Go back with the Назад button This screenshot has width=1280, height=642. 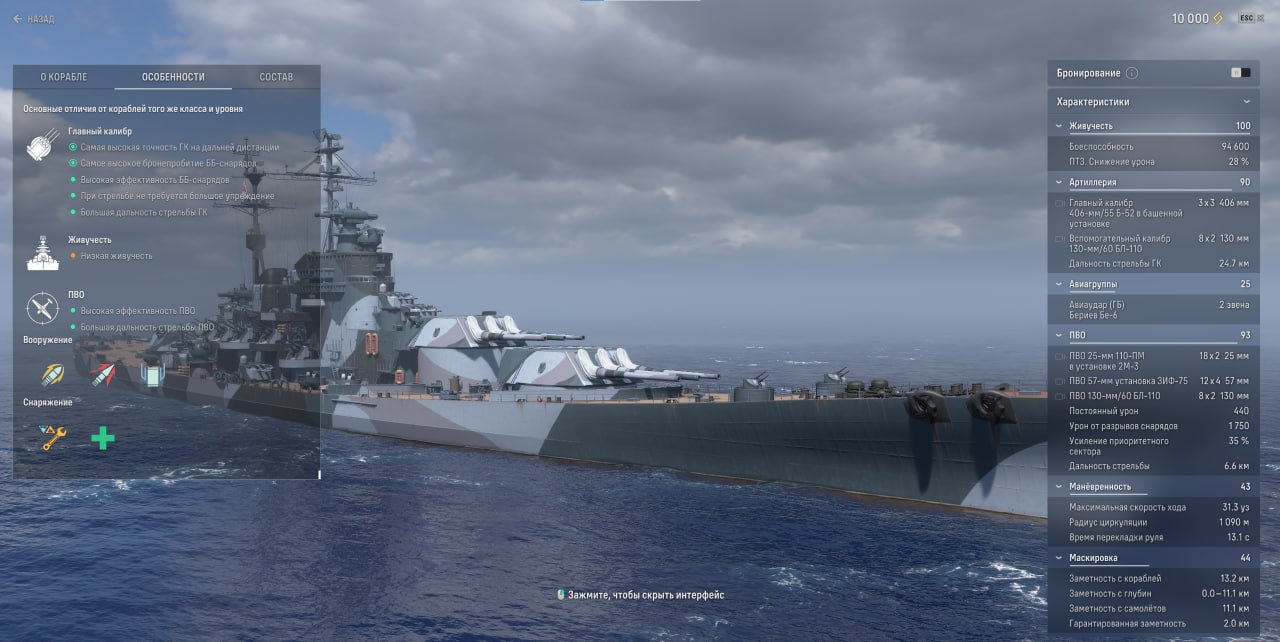[x=34, y=19]
